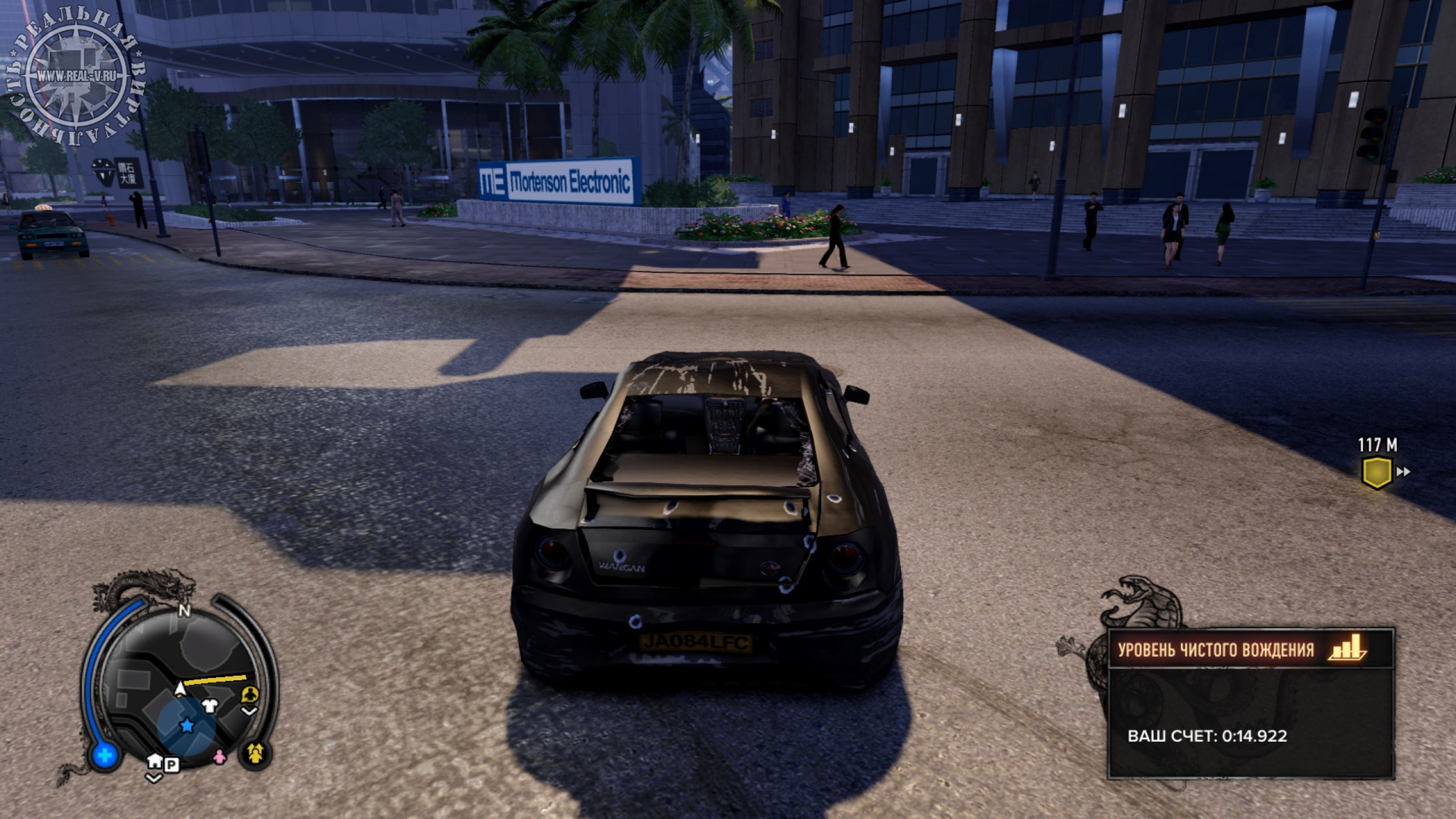
Task: Click the yellow figure with arrows icon
Action: click(255, 754)
